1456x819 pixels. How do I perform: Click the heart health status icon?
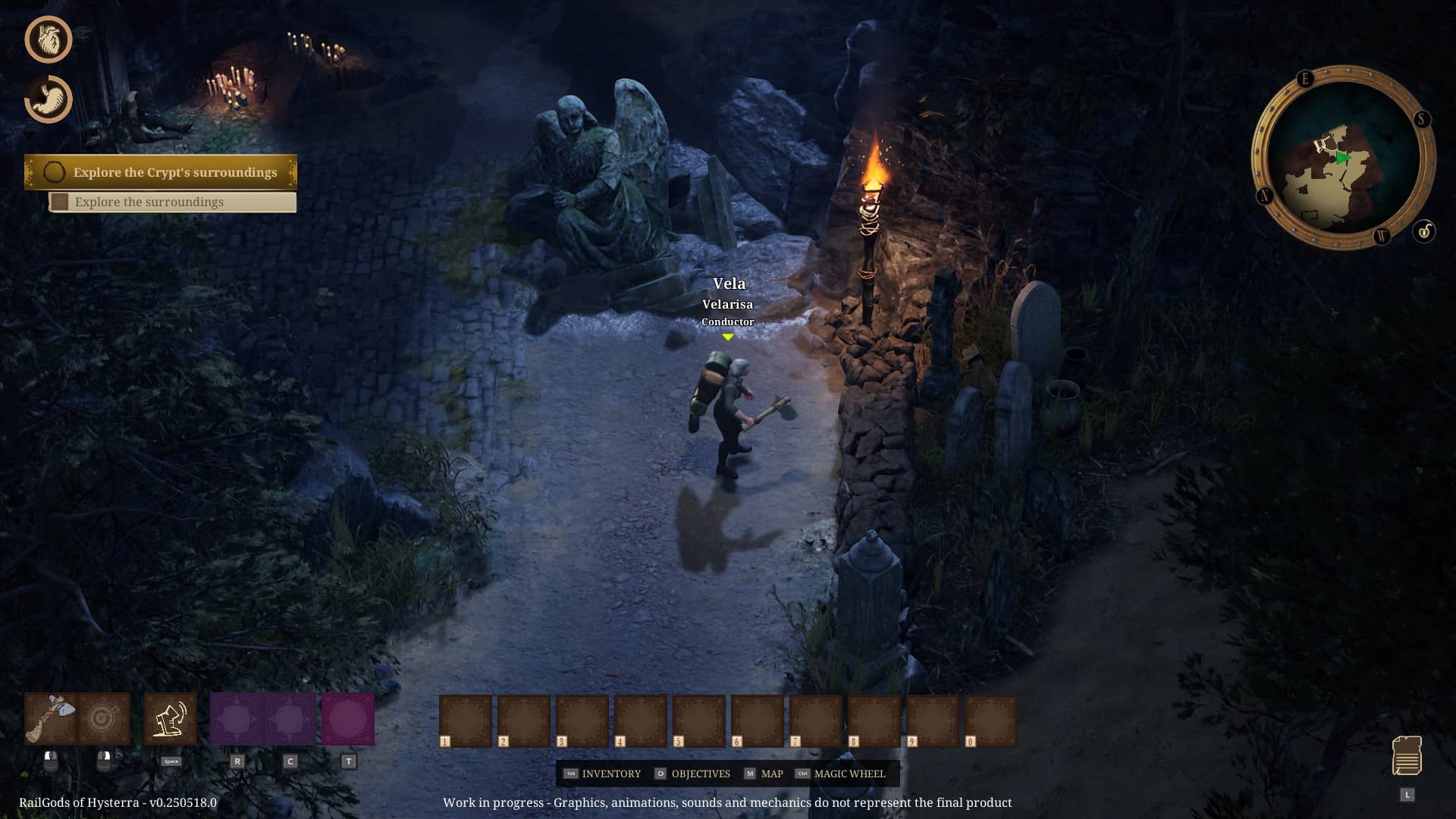(49, 39)
